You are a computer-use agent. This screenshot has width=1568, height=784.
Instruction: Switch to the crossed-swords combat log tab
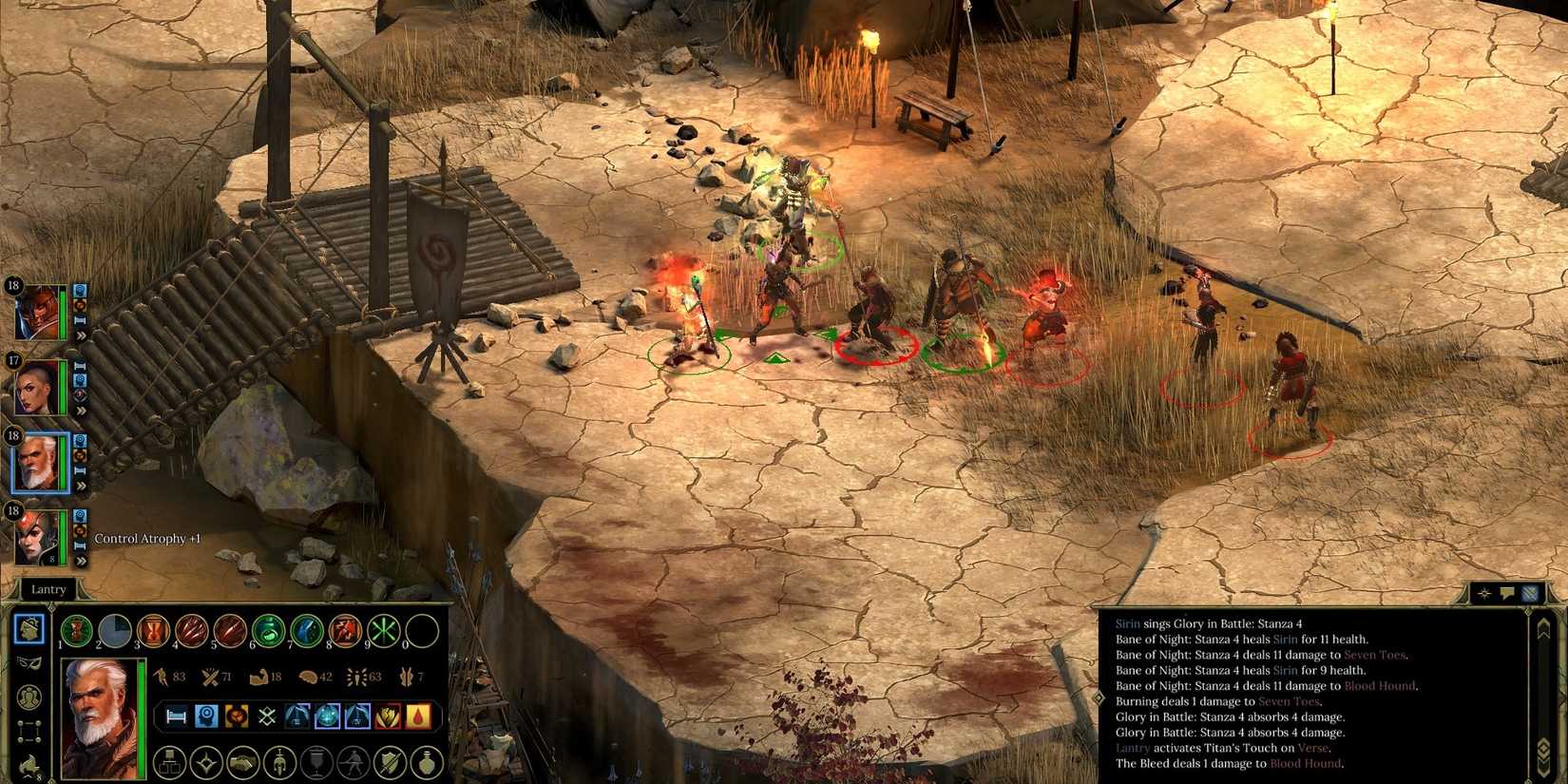tap(1530, 593)
